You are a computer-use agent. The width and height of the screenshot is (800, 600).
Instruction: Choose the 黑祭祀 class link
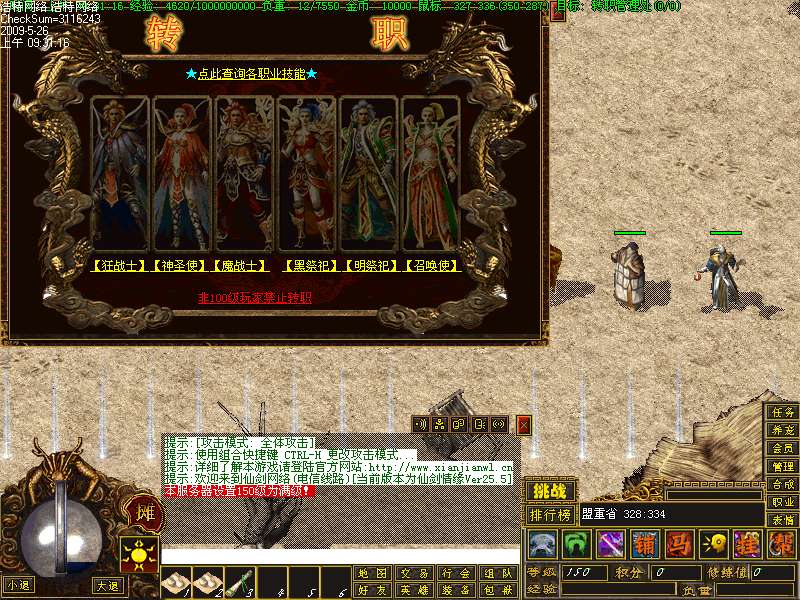(x=310, y=266)
